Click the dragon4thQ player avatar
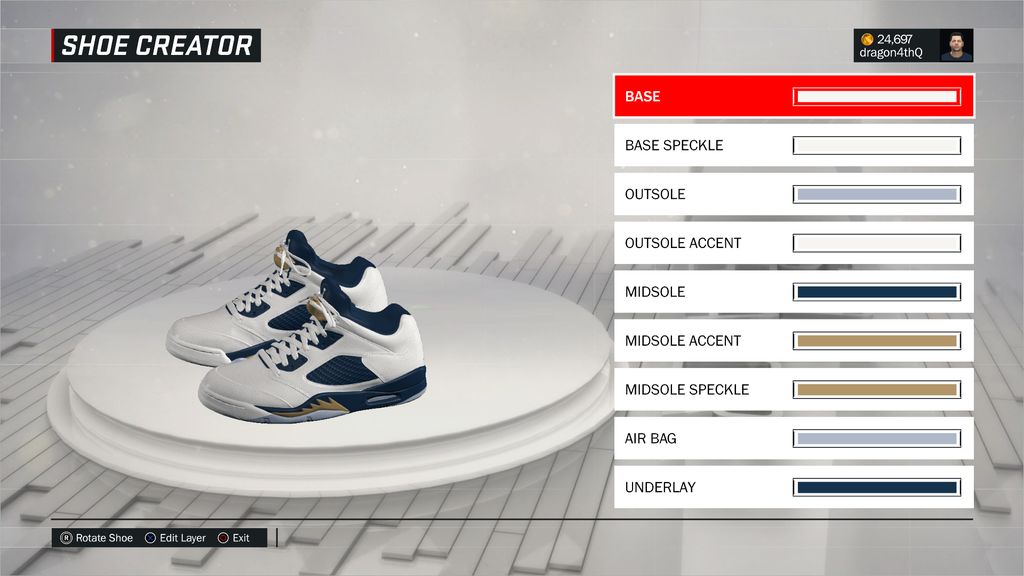The image size is (1024, 576). pos(956,45)
